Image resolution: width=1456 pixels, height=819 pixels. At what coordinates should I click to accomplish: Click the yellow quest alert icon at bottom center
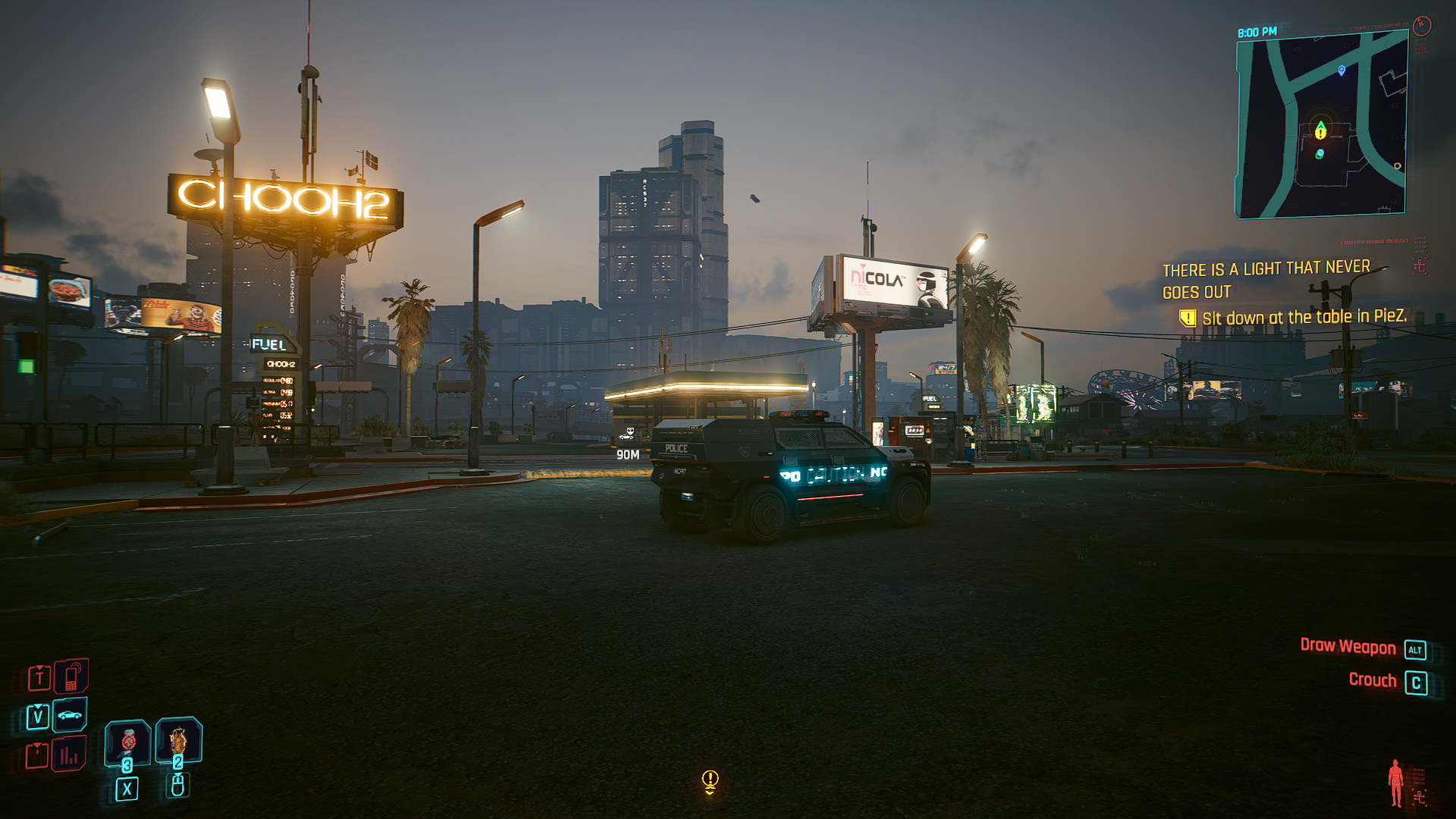[710, 780]
